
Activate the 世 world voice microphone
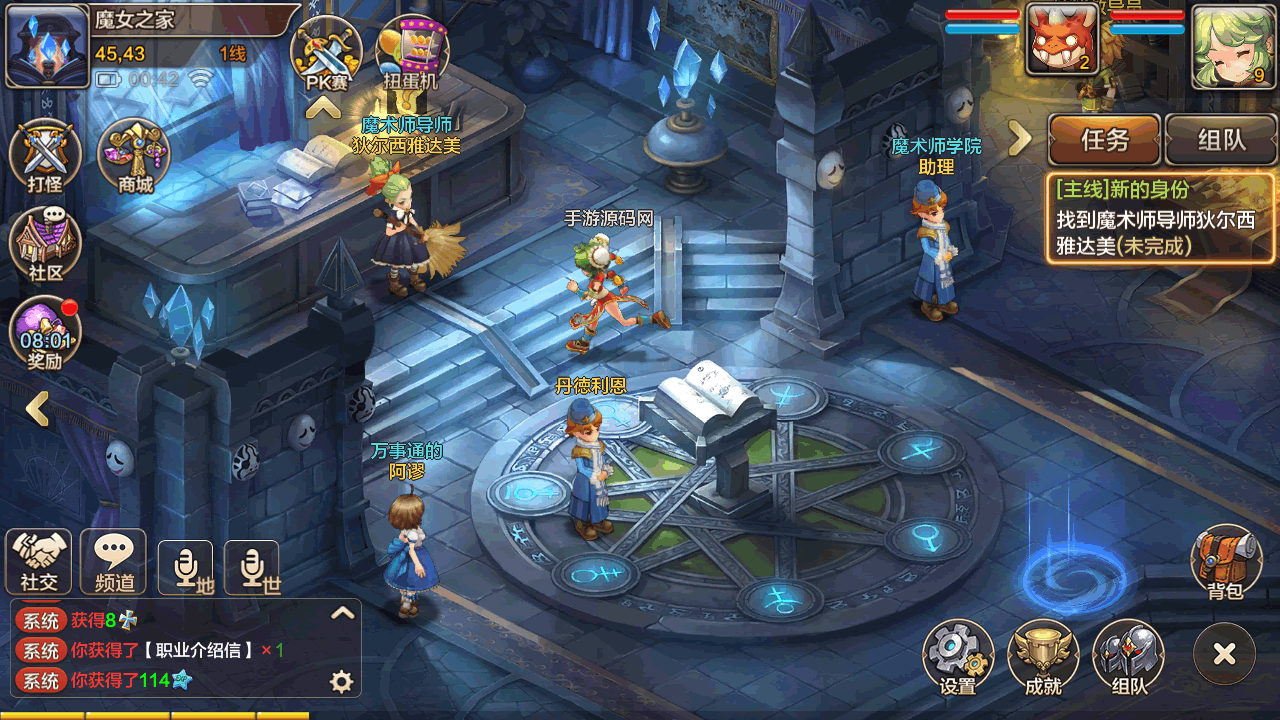tap(251, 568)
